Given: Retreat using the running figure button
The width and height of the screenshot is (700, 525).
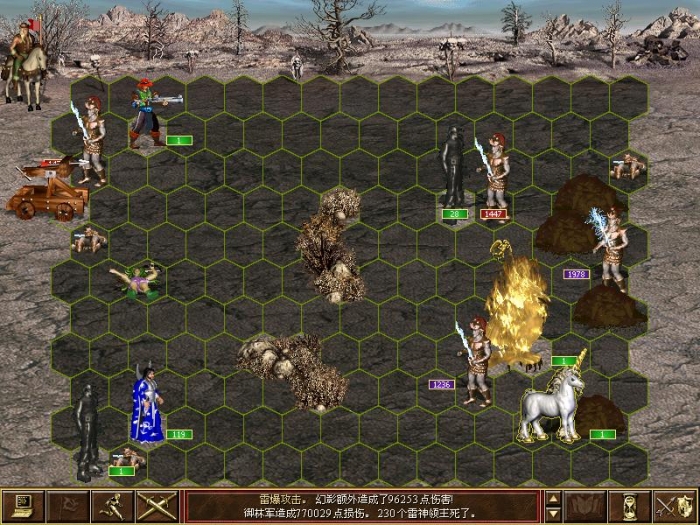Looking at the screenshot, I should point(110,506).
